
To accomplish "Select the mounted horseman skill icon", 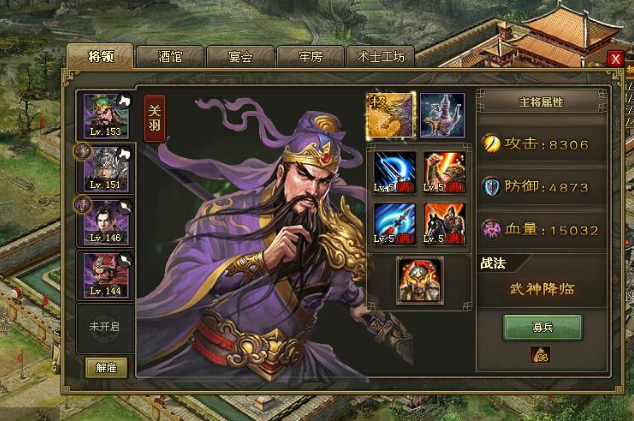I will pyautogui.click(x=443, y=223).
